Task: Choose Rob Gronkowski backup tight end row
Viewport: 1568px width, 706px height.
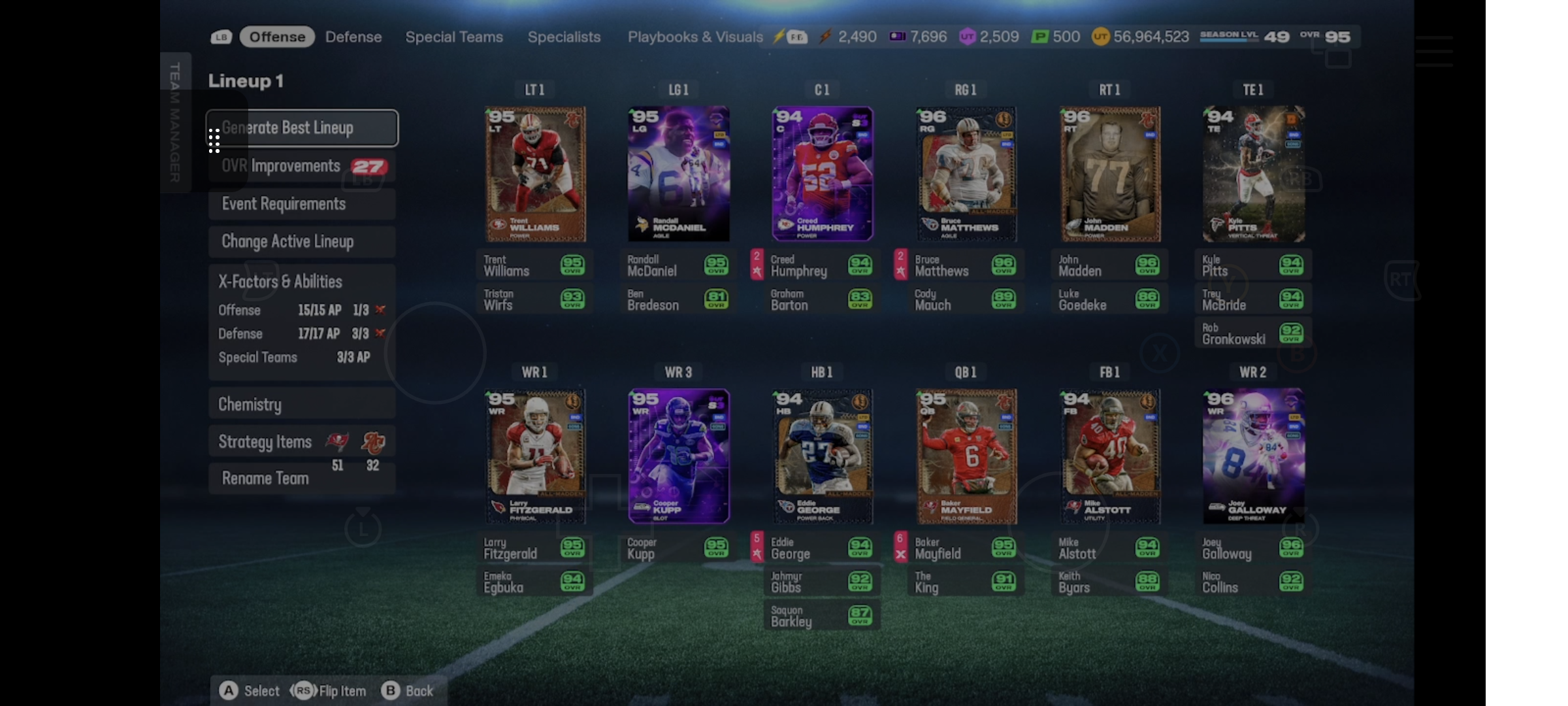Action: 1253,333
